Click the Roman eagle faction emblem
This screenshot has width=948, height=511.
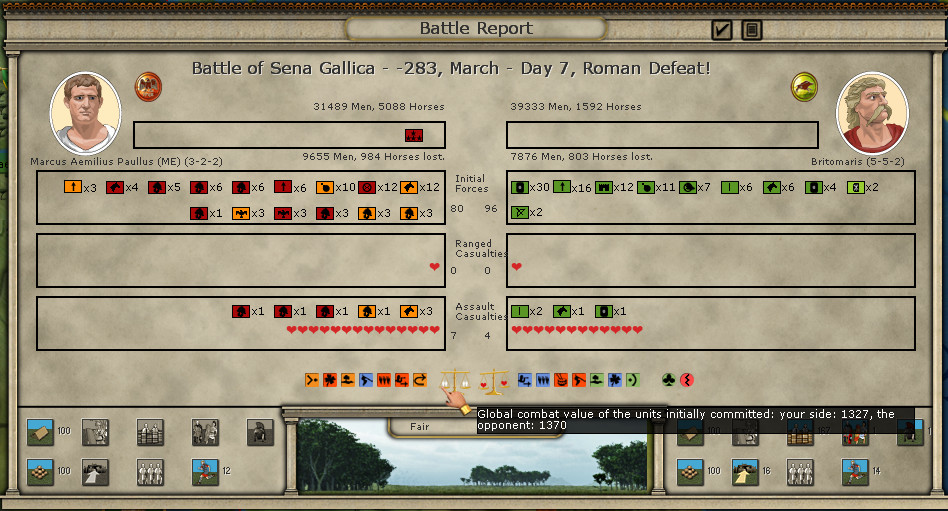148,86
